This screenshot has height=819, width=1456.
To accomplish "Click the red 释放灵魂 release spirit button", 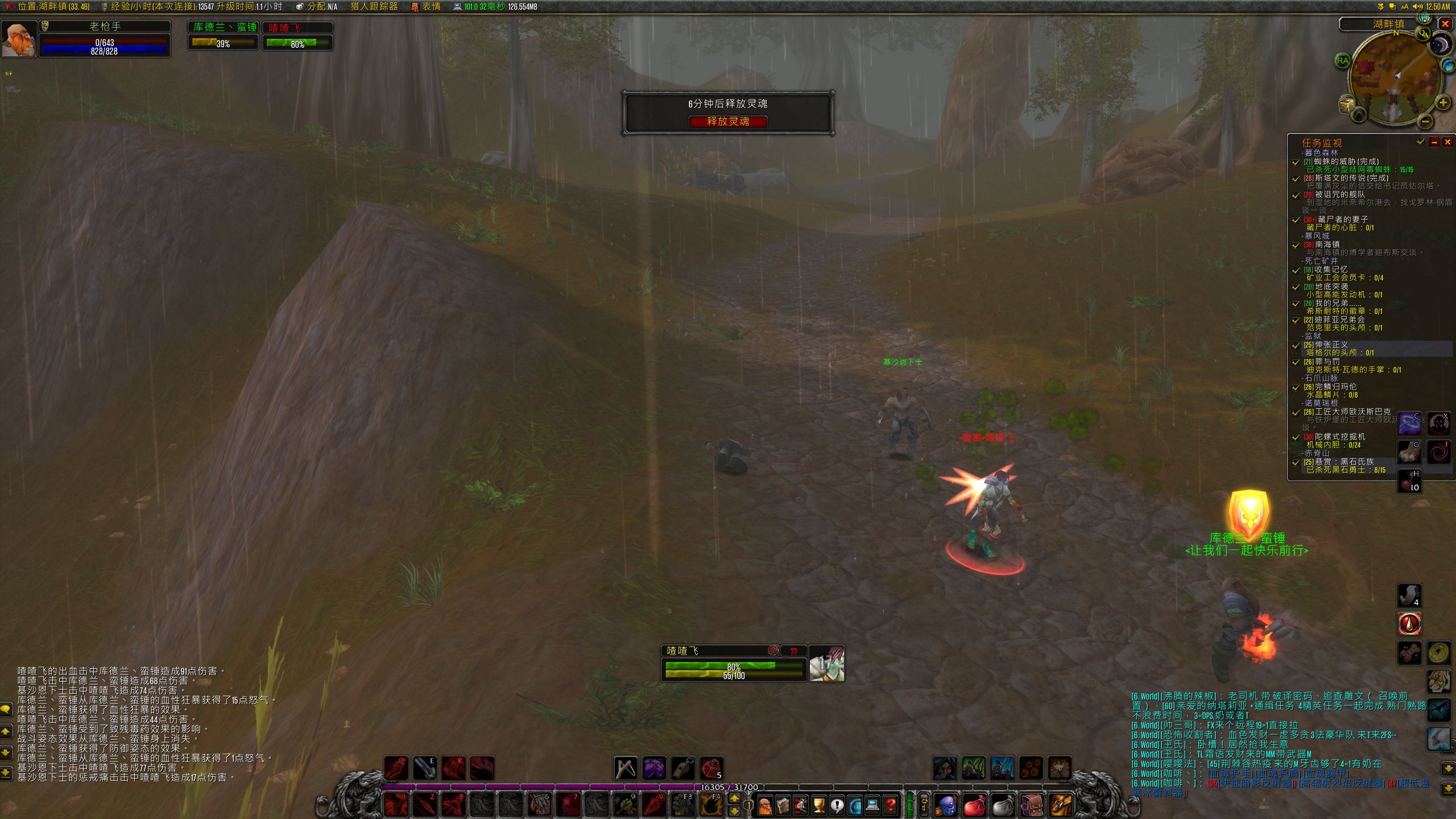I will click(727, 121).
